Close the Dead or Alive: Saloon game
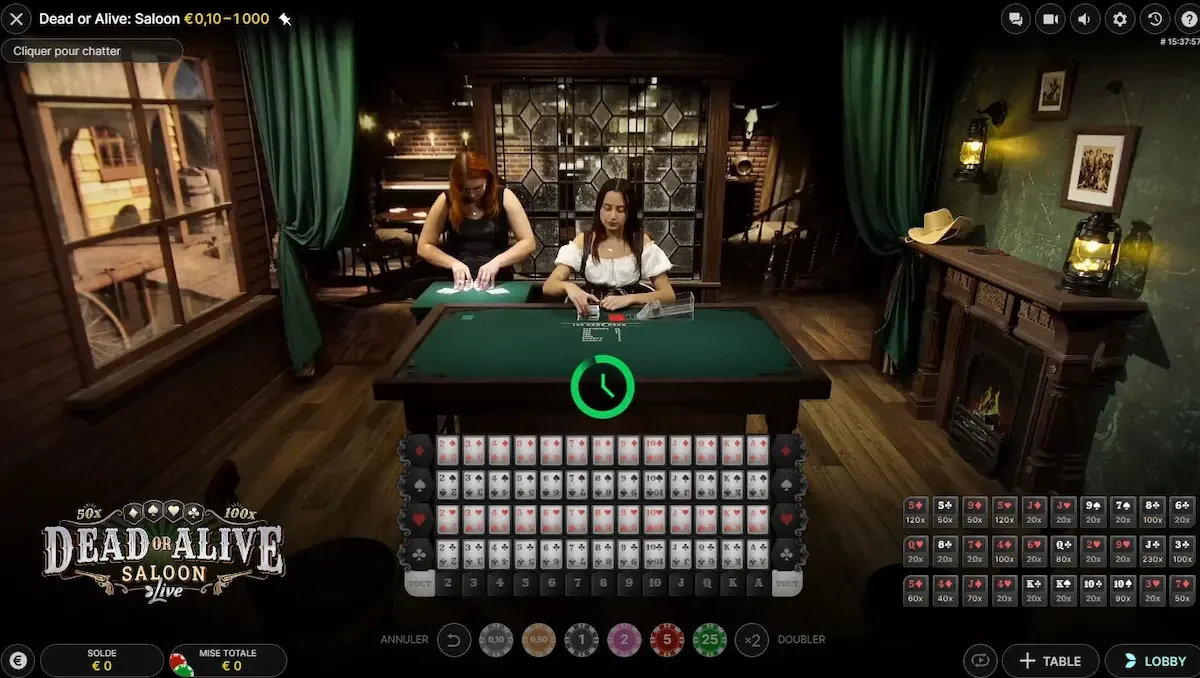This screenshot has width=1200, height=678. pyautogui.click(x=17, y=19)
